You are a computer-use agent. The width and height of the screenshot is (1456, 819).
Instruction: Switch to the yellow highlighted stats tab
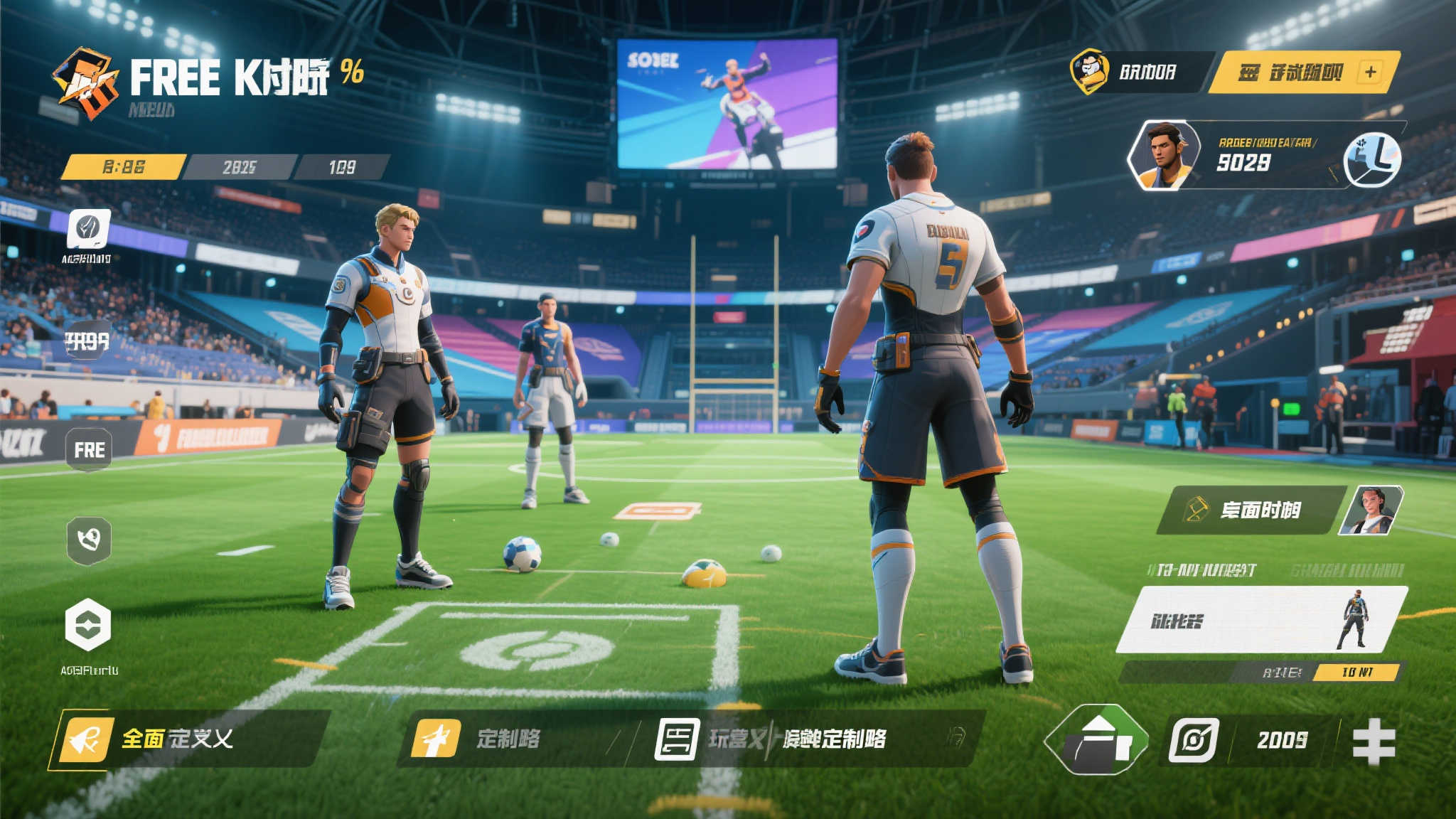(x=124, y=167)
